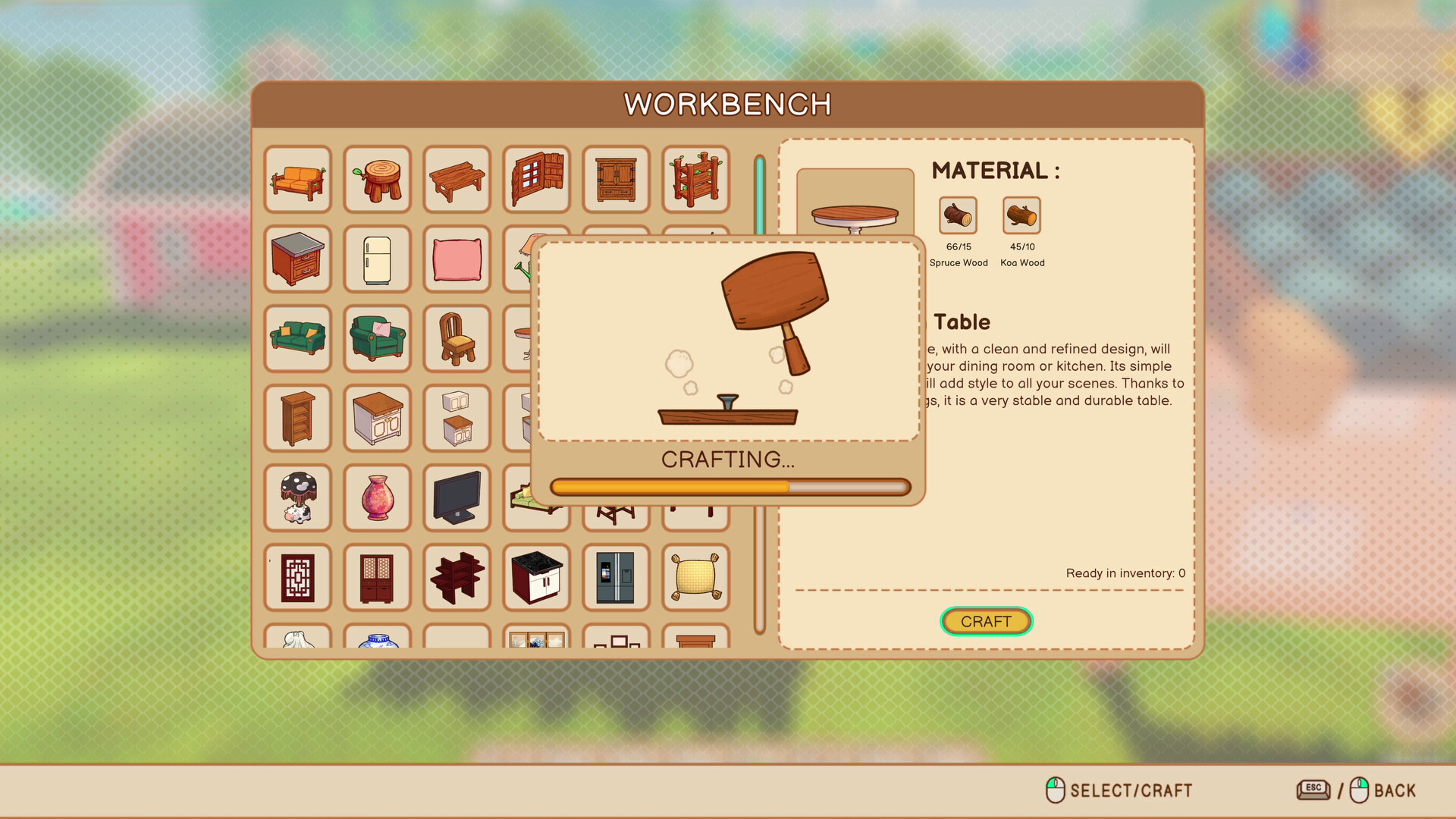View the Koa Wood material requirement
This screenshot has width=1456, height=819.
coord(1021,215)
